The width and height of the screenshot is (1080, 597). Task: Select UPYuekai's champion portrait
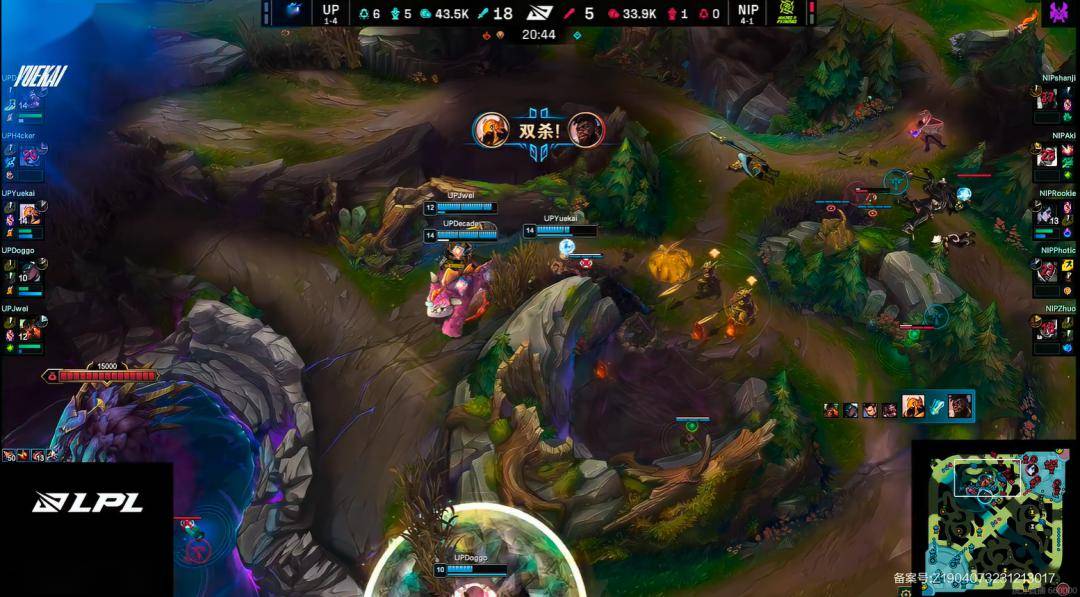(29, 214)
